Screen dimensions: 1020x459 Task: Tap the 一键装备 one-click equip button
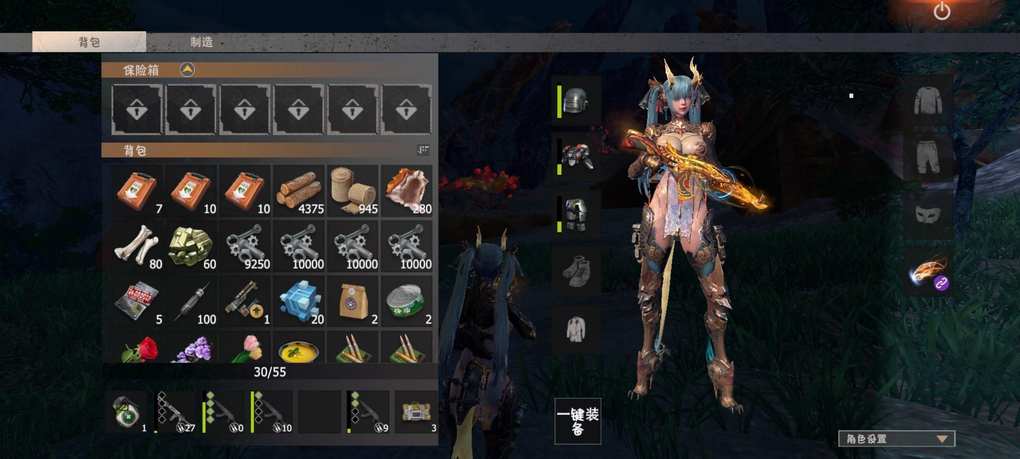click(578, 421)
